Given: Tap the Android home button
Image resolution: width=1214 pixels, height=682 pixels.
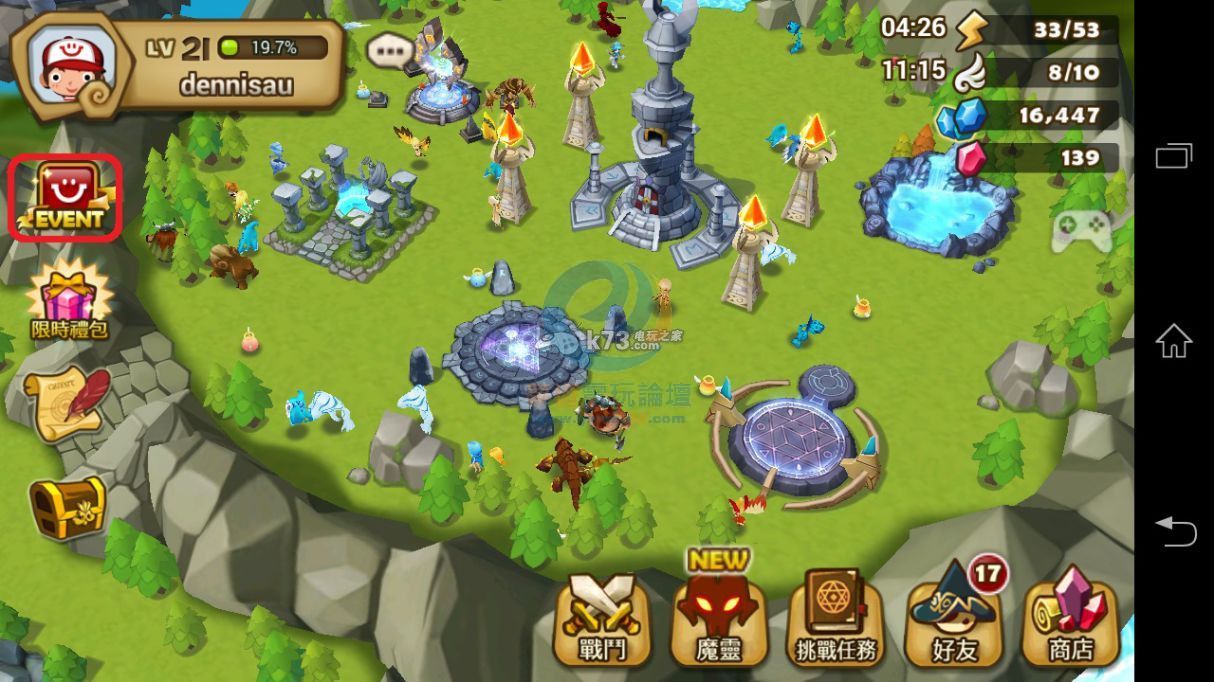Looking at the screenshot, I should [x=1174, y=341].
